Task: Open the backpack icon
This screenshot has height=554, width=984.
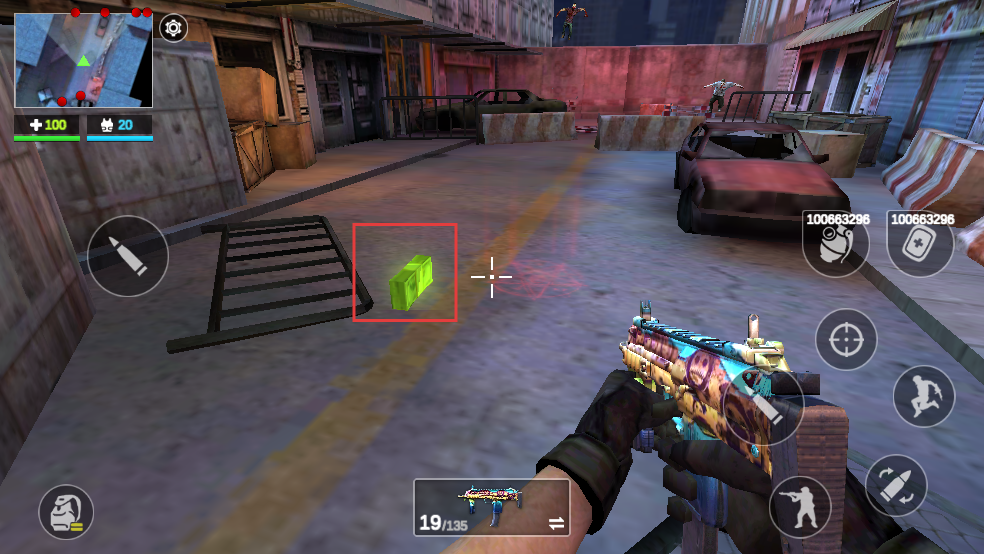Action: coord(66,512)
